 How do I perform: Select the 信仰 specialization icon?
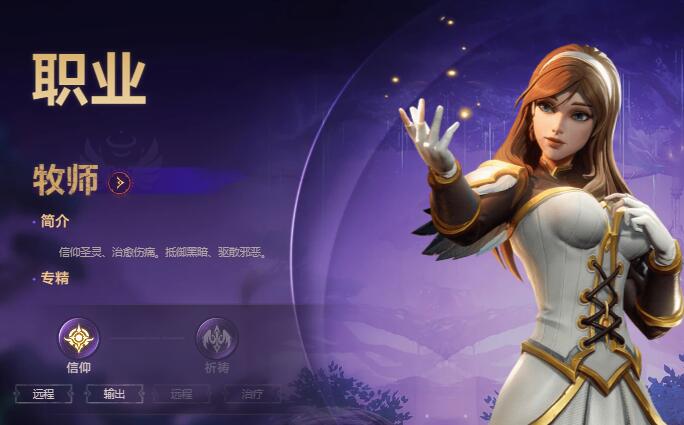coord(78,339)
